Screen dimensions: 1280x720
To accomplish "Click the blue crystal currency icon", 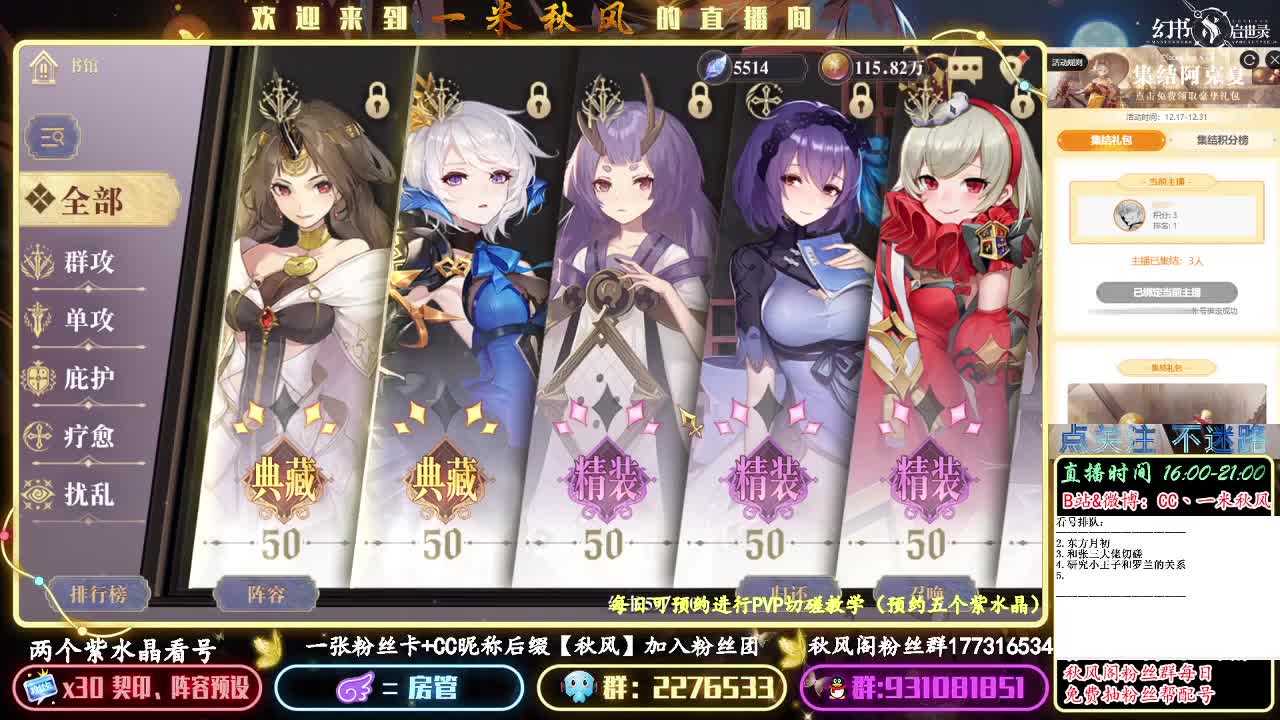I will point(714,68).
